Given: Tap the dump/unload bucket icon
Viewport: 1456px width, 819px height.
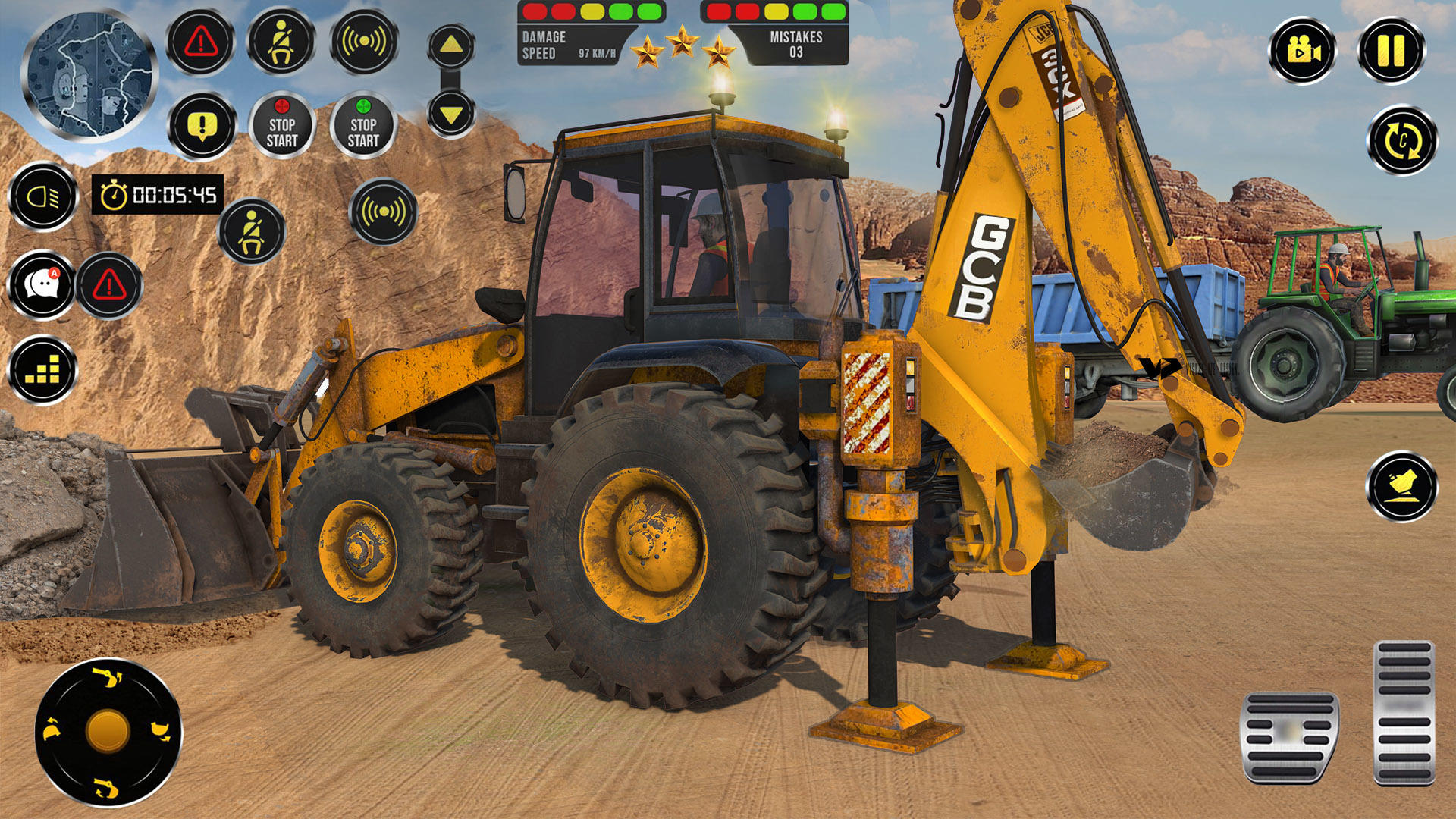Looking at the screenshot, I should pyautogui.click(x=1401, y=485).
